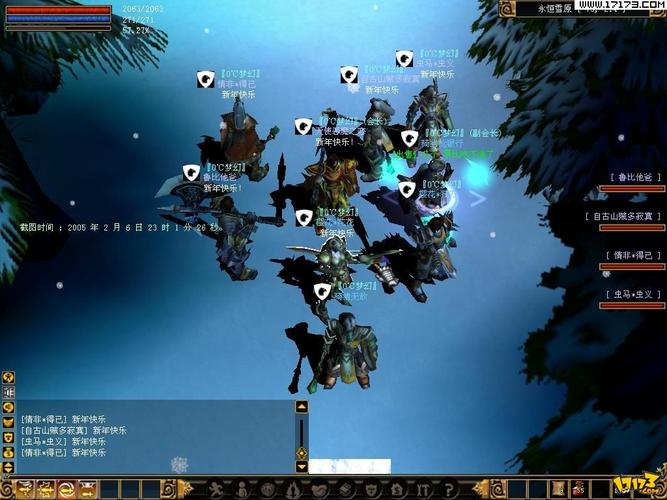Select party member 情非★得已
The width and height of the screenshot is (667, 500).
click(632, 254)
